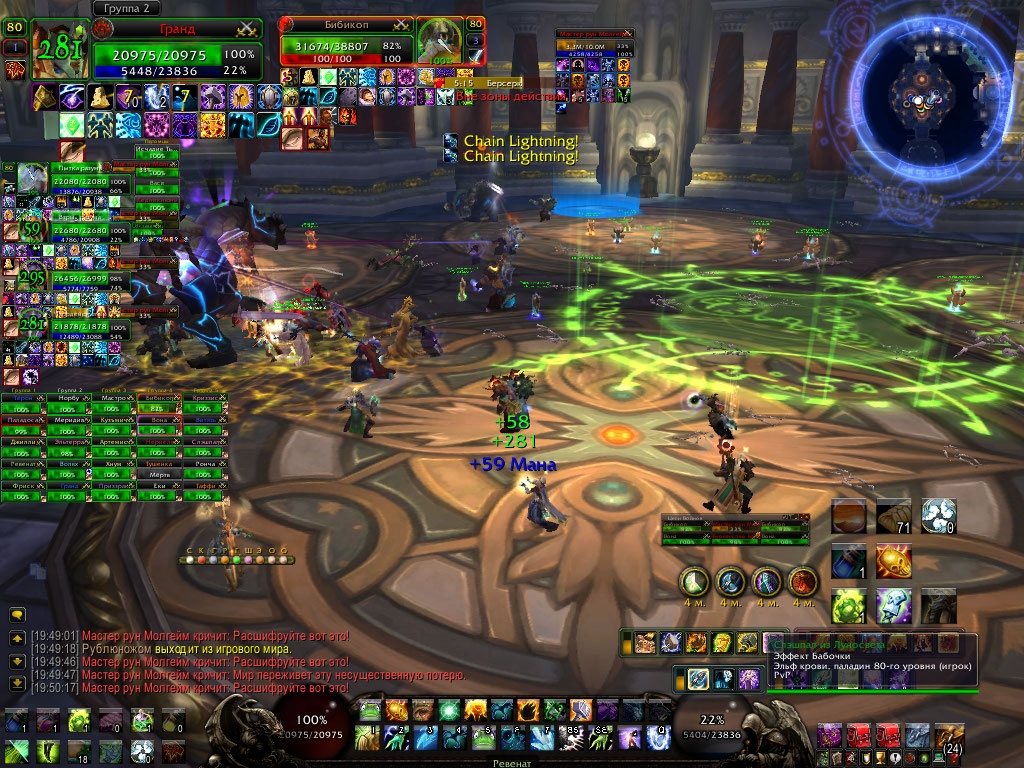This screenshot has height=768, width=1024.
Task: Target the dead raid member Тушенка
Action: 160,465
